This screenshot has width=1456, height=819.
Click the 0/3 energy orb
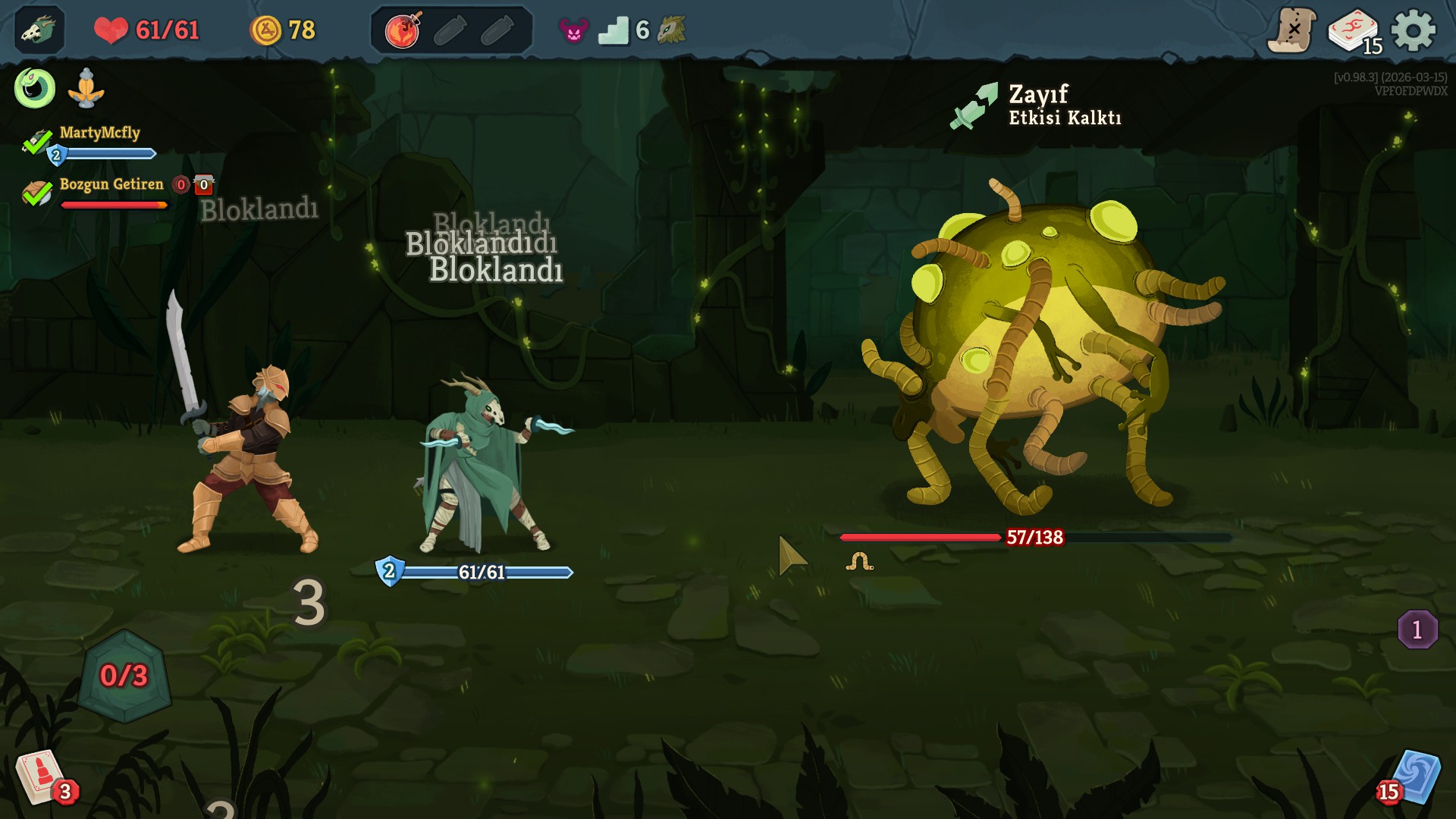[x=124, y=676]
